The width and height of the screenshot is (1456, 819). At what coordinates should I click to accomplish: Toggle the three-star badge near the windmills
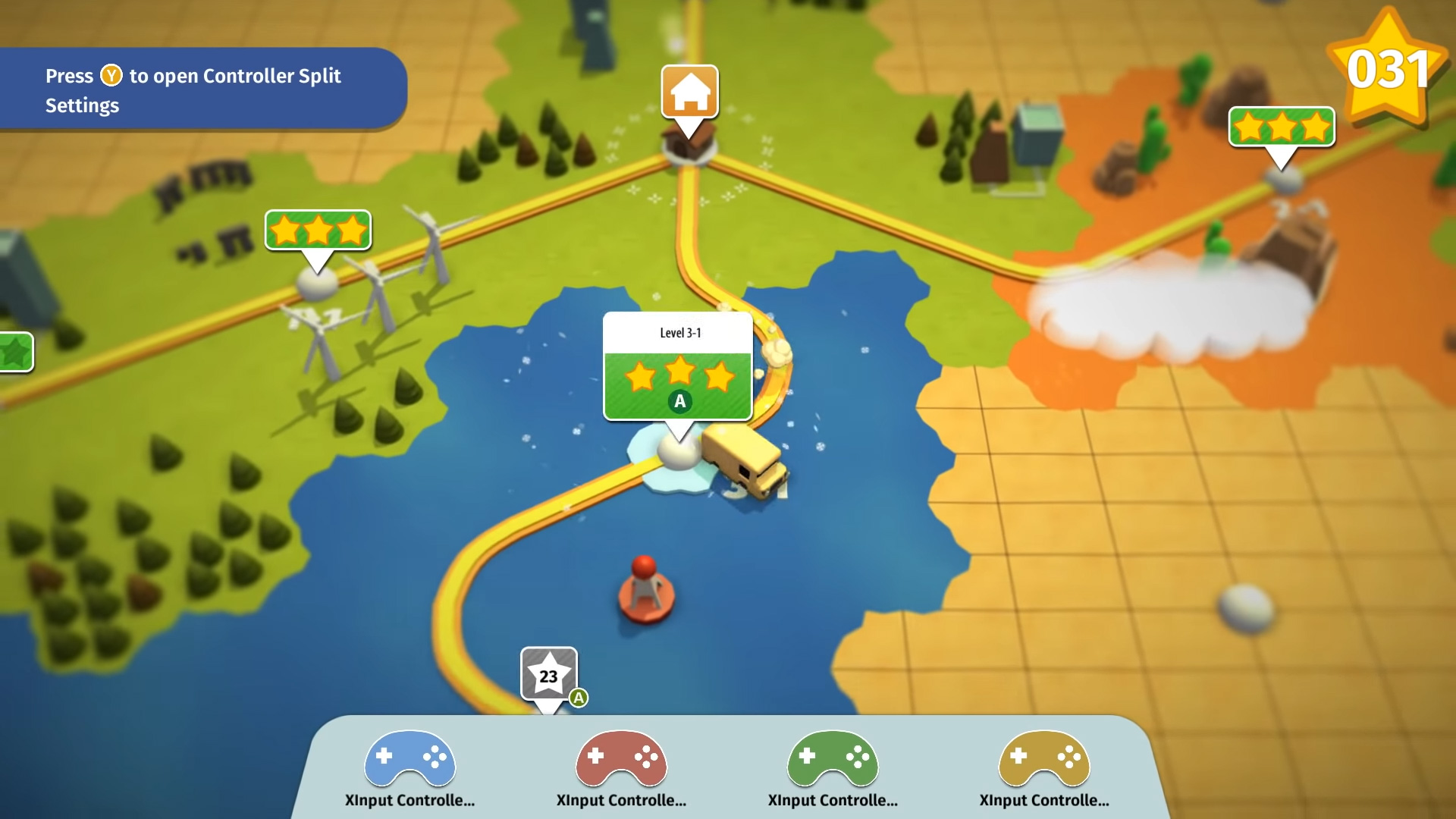click(x=318, y=231)
